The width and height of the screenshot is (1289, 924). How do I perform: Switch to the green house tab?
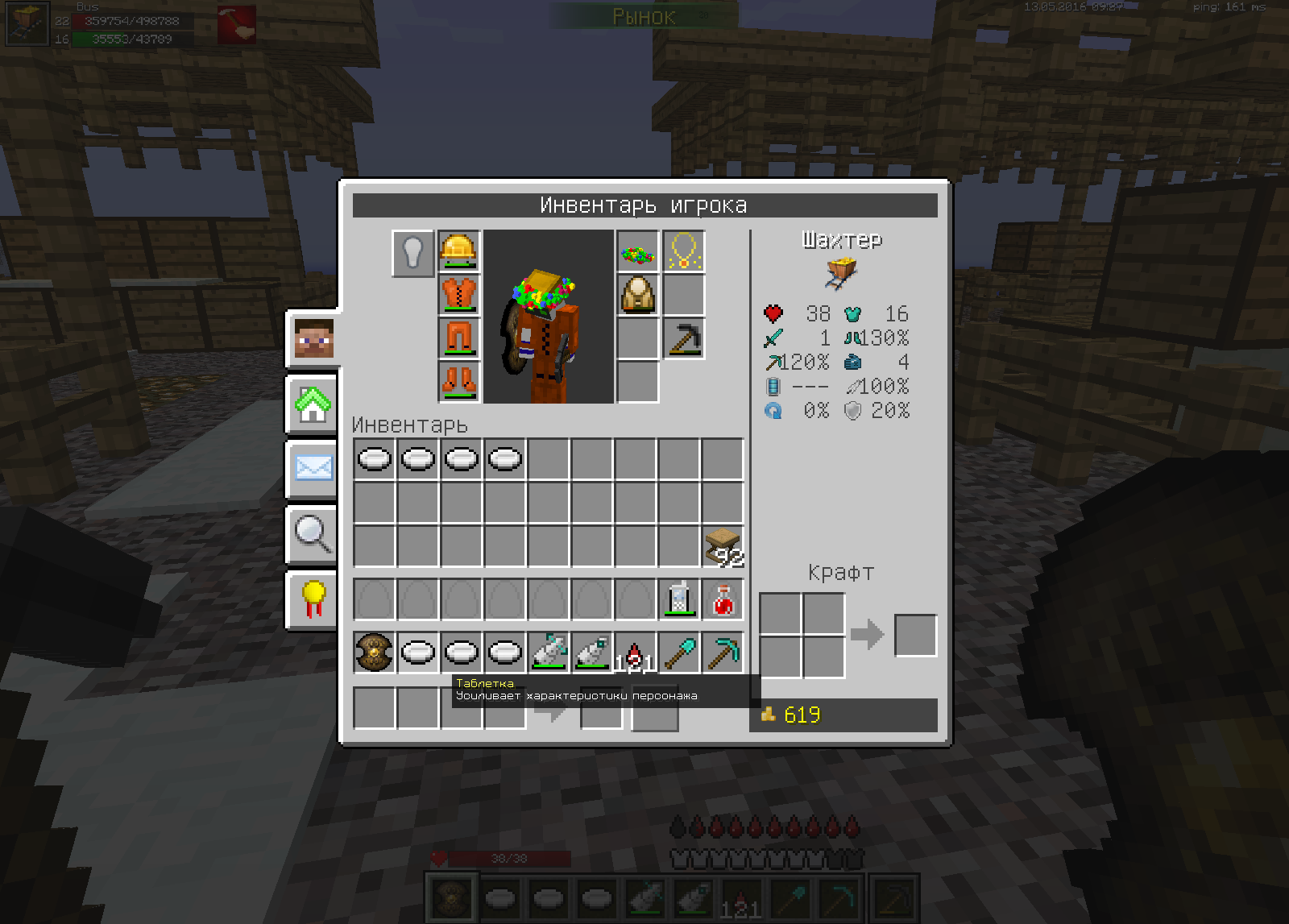coord(313,404)
